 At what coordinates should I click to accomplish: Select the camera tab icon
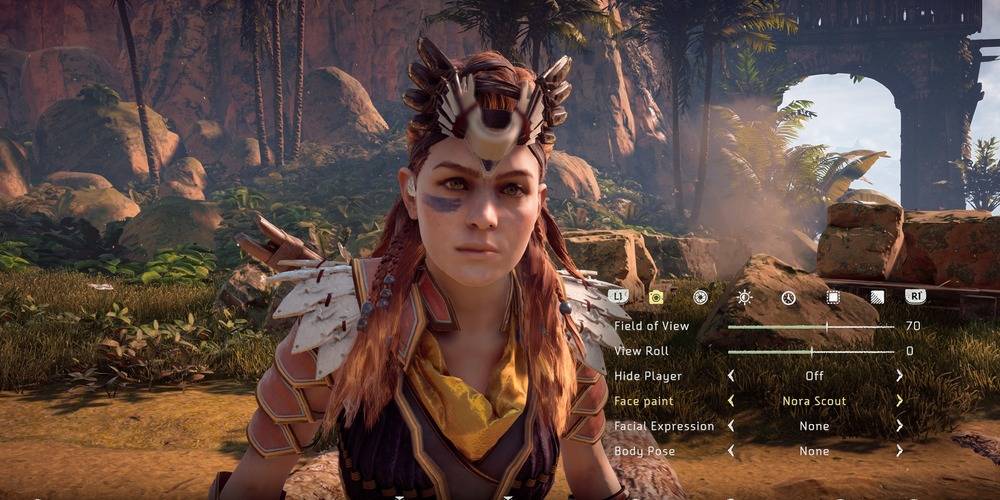coord(656,297)
